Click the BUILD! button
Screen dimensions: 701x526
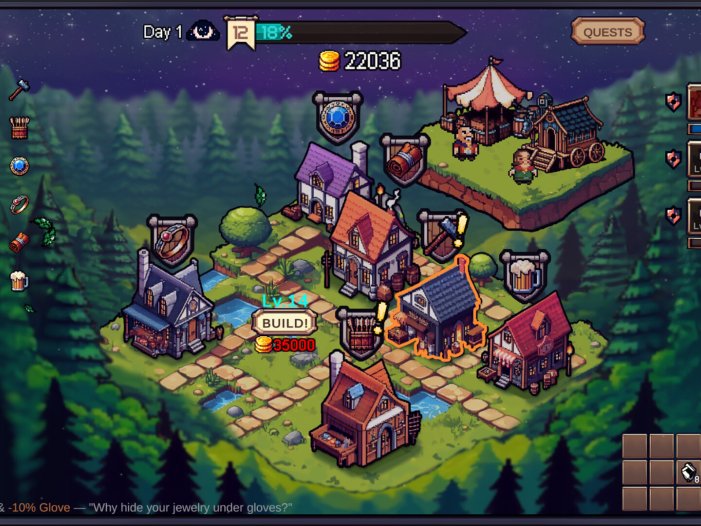283,323
